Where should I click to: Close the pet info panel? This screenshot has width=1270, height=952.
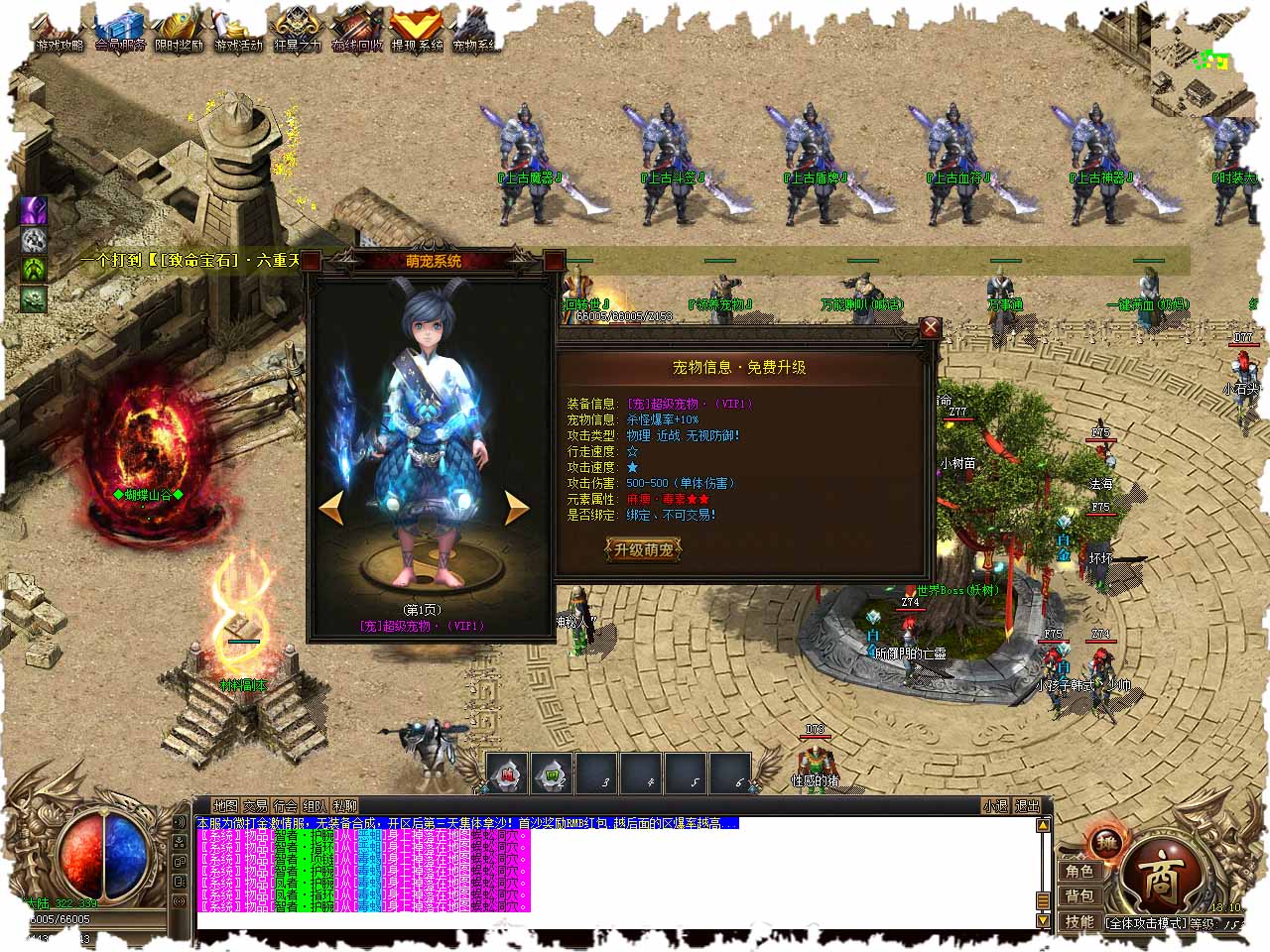[930, 328]
